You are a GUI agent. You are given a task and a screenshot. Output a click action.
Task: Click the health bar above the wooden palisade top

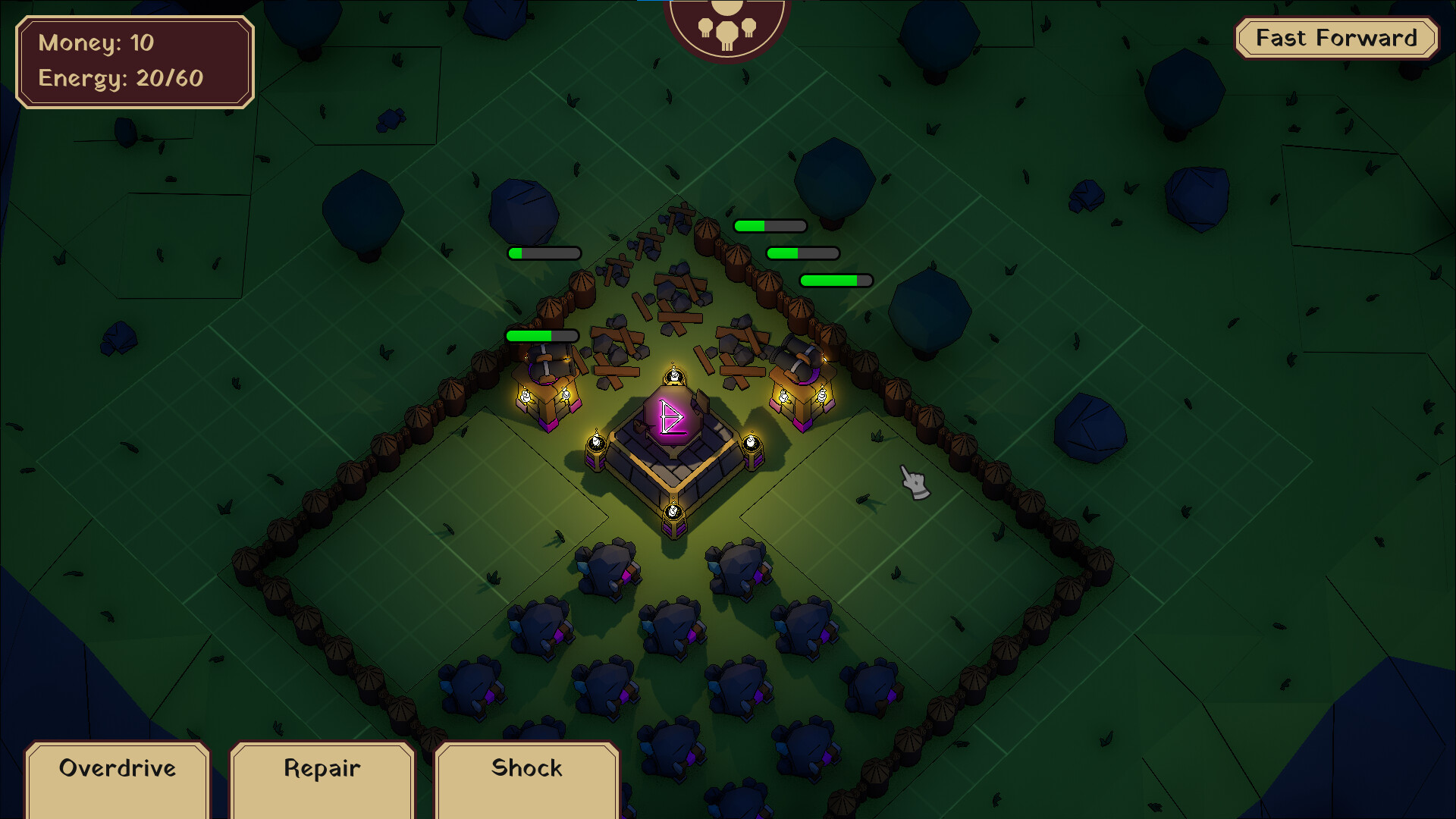[x=770, y=225]
